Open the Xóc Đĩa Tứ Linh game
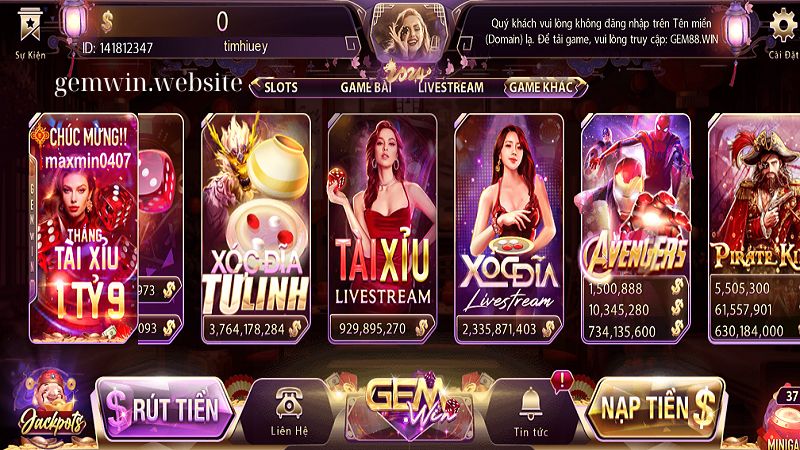The image size is (800, 450). (x=258, y=225)
